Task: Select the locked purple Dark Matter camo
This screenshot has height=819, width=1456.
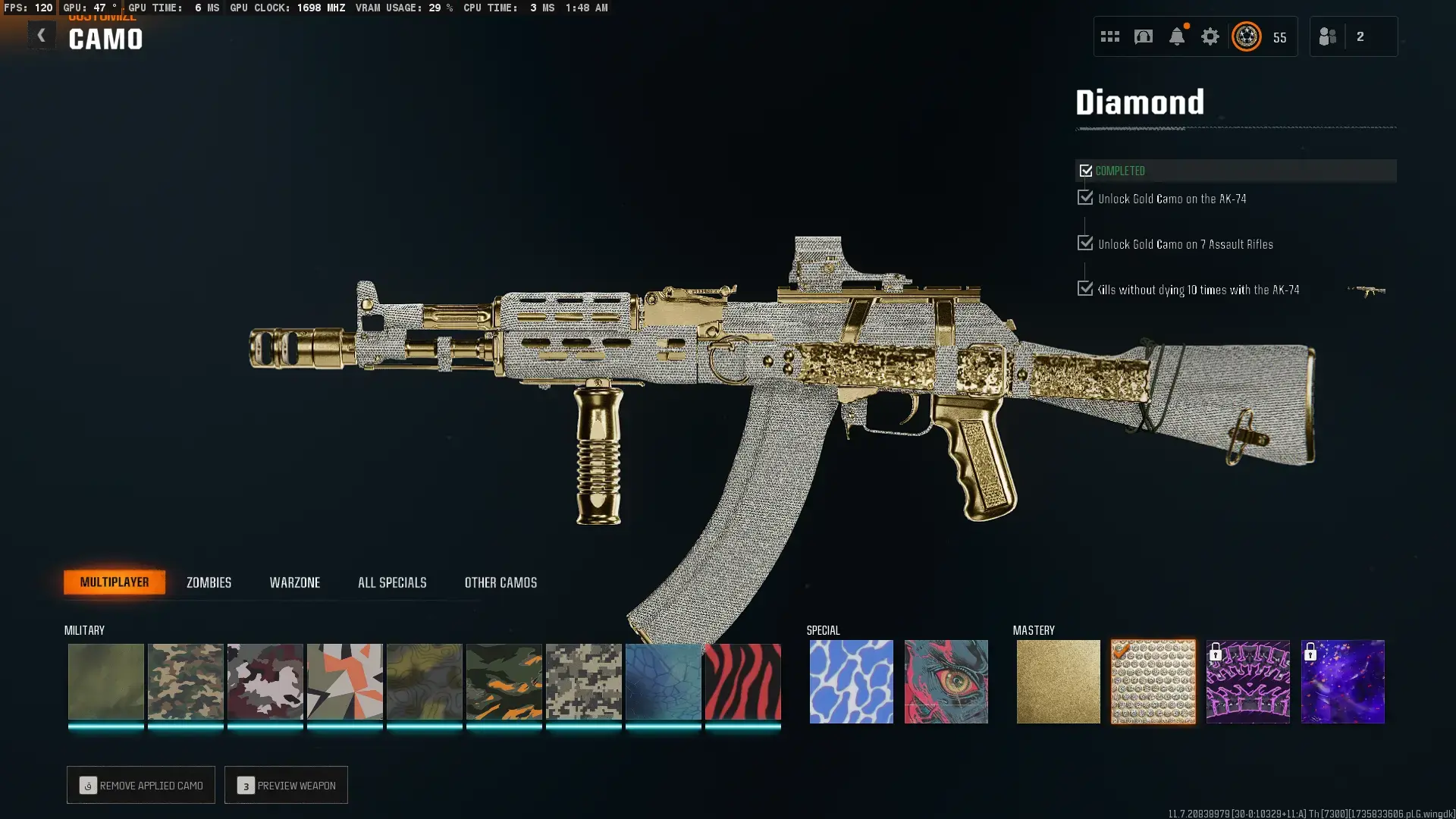Action: tap(1342, 681)
